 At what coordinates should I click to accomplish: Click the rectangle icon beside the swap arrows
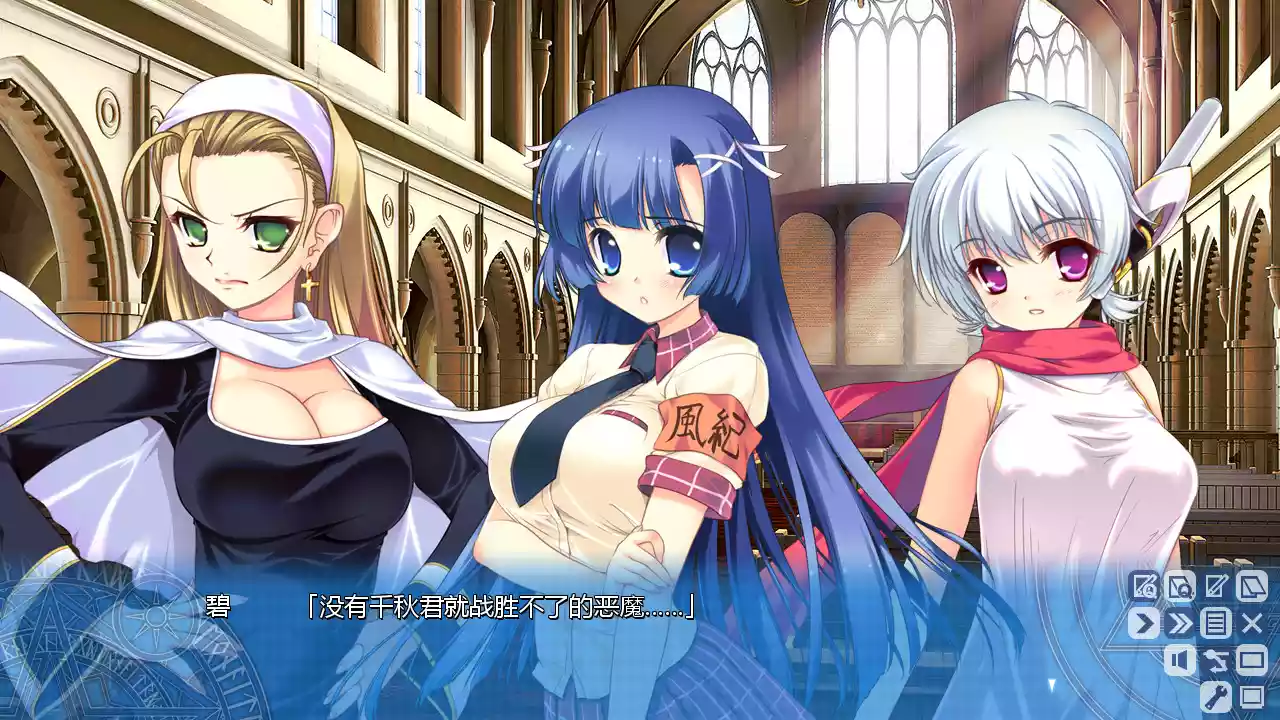(1252, 660)
